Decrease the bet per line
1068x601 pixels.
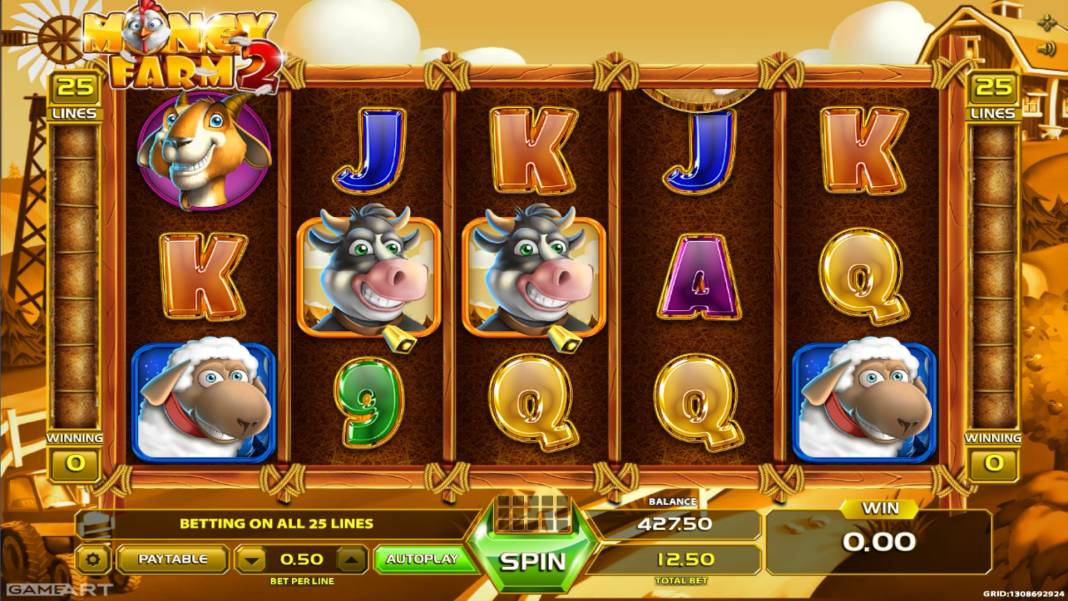point(253,559)
